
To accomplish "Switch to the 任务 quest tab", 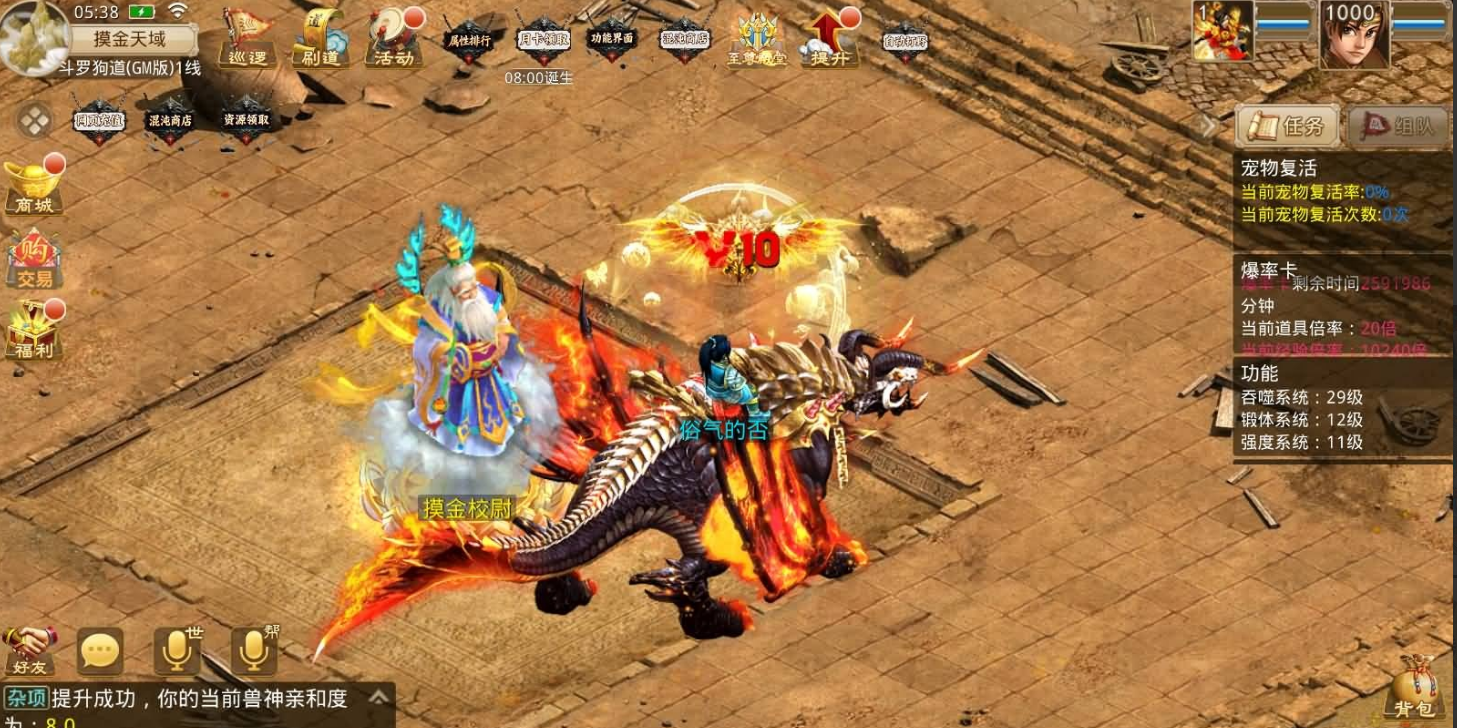I will pos(1286,126).
